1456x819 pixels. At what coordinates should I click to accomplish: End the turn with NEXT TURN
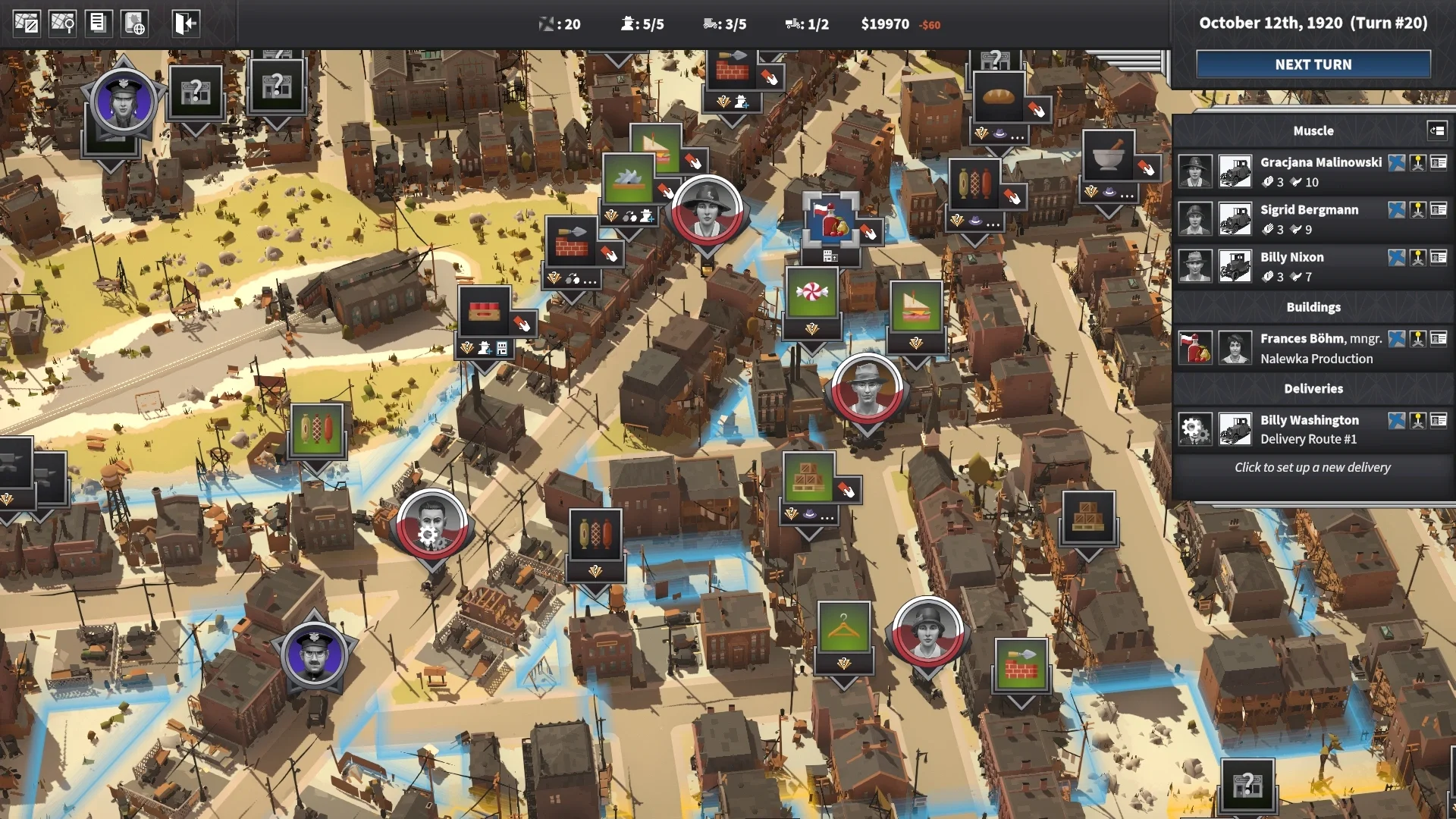click(1313, 64)
